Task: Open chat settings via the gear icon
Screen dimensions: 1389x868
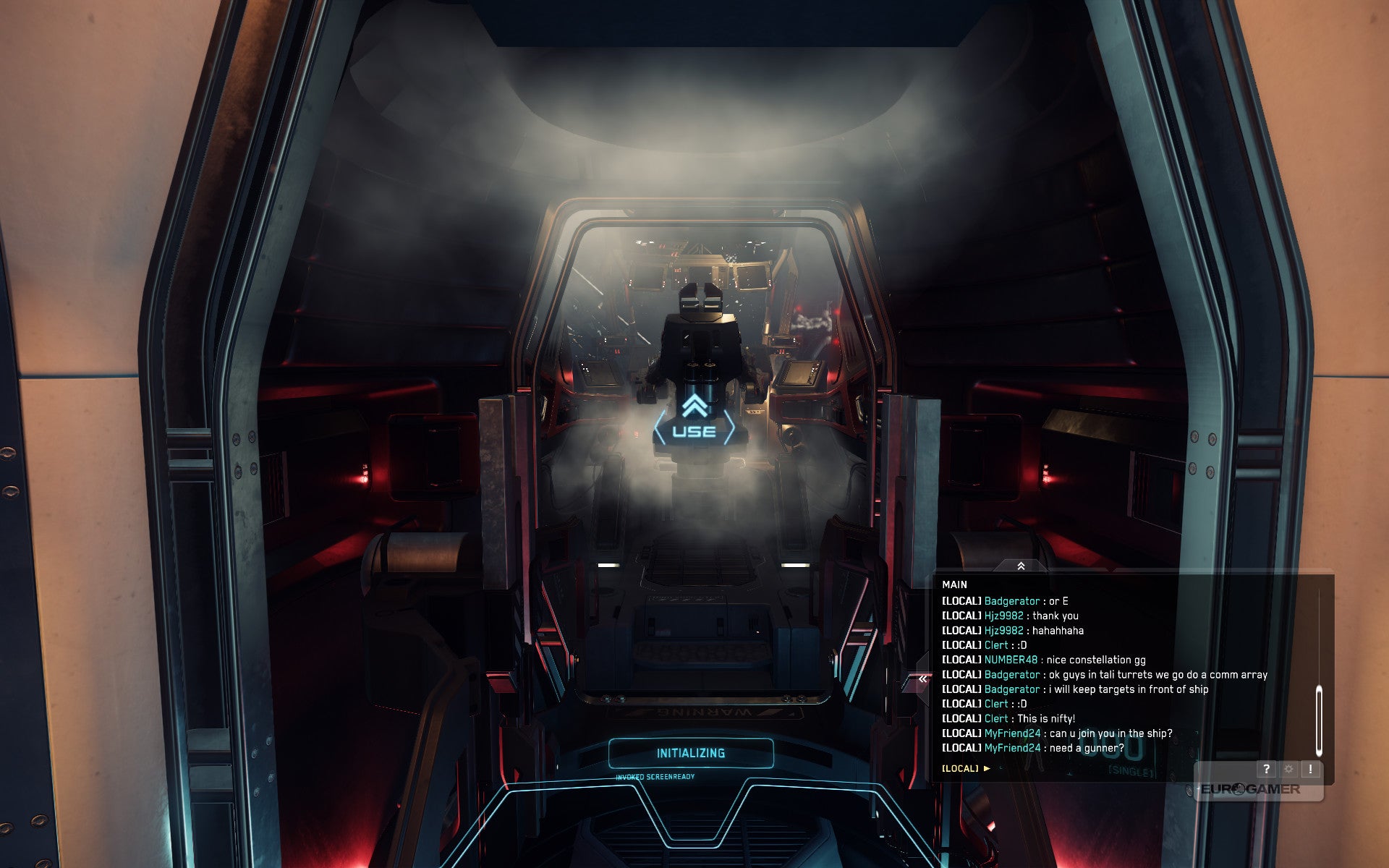Action: tap(1288, 770)
